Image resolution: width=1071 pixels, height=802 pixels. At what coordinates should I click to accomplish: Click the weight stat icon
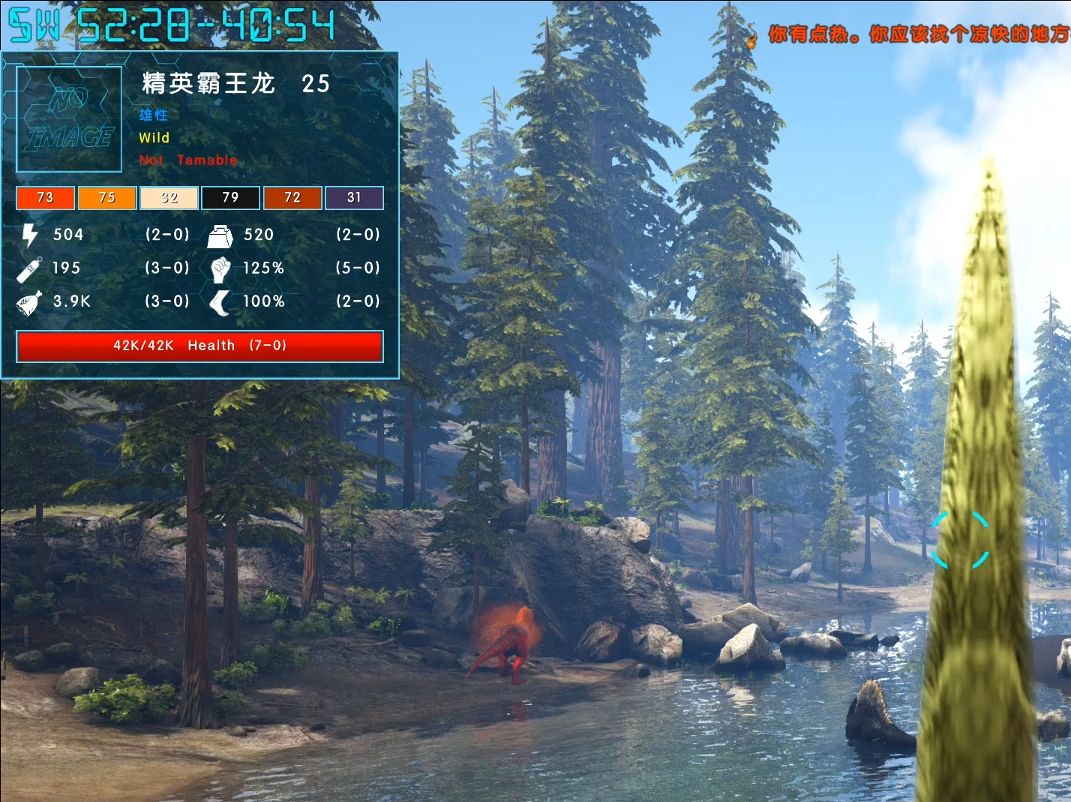tap(220, 235)
